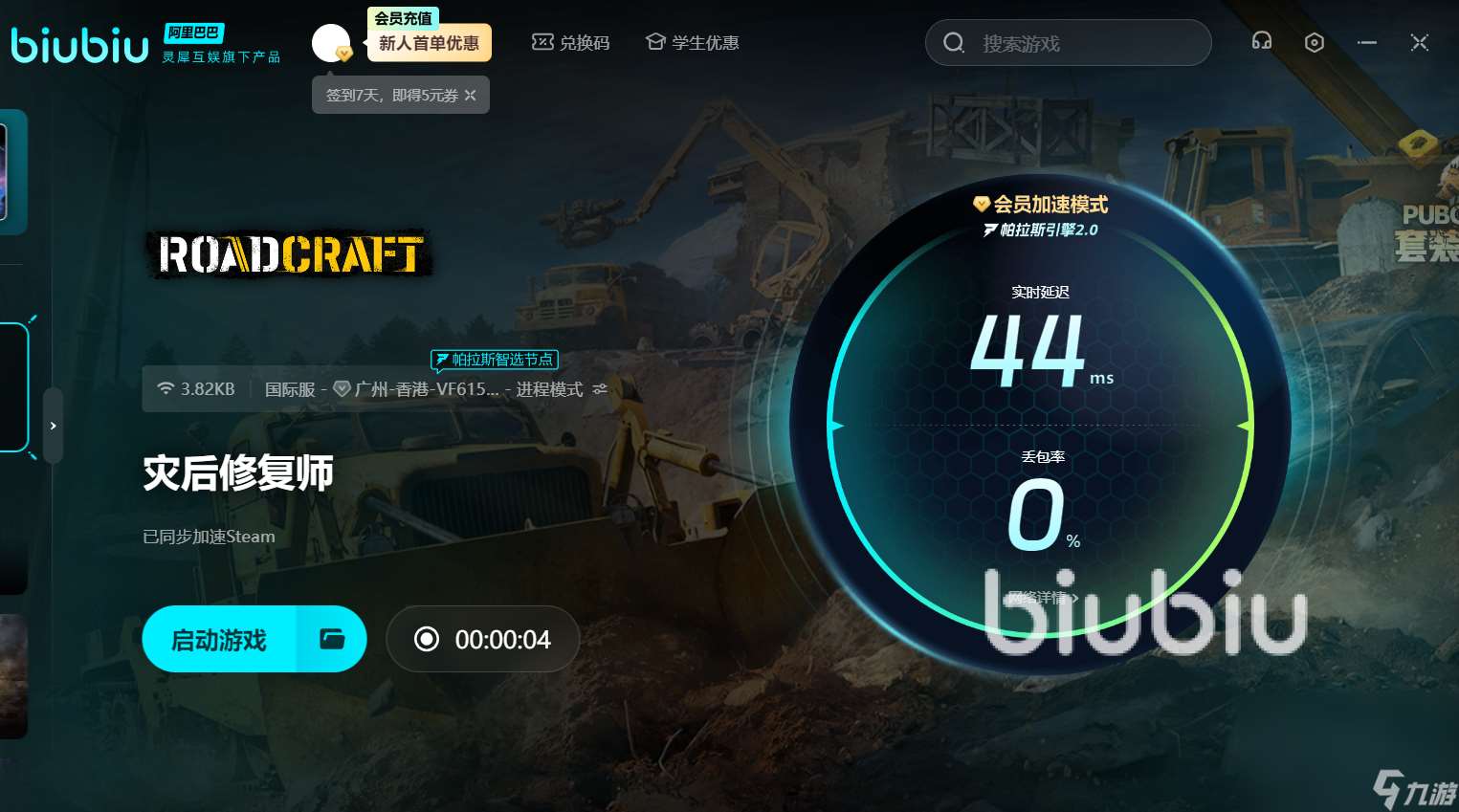Click the VIP badge on the user avatar
The height and width of the screenshot is (812, 1459).
[345, 55]
